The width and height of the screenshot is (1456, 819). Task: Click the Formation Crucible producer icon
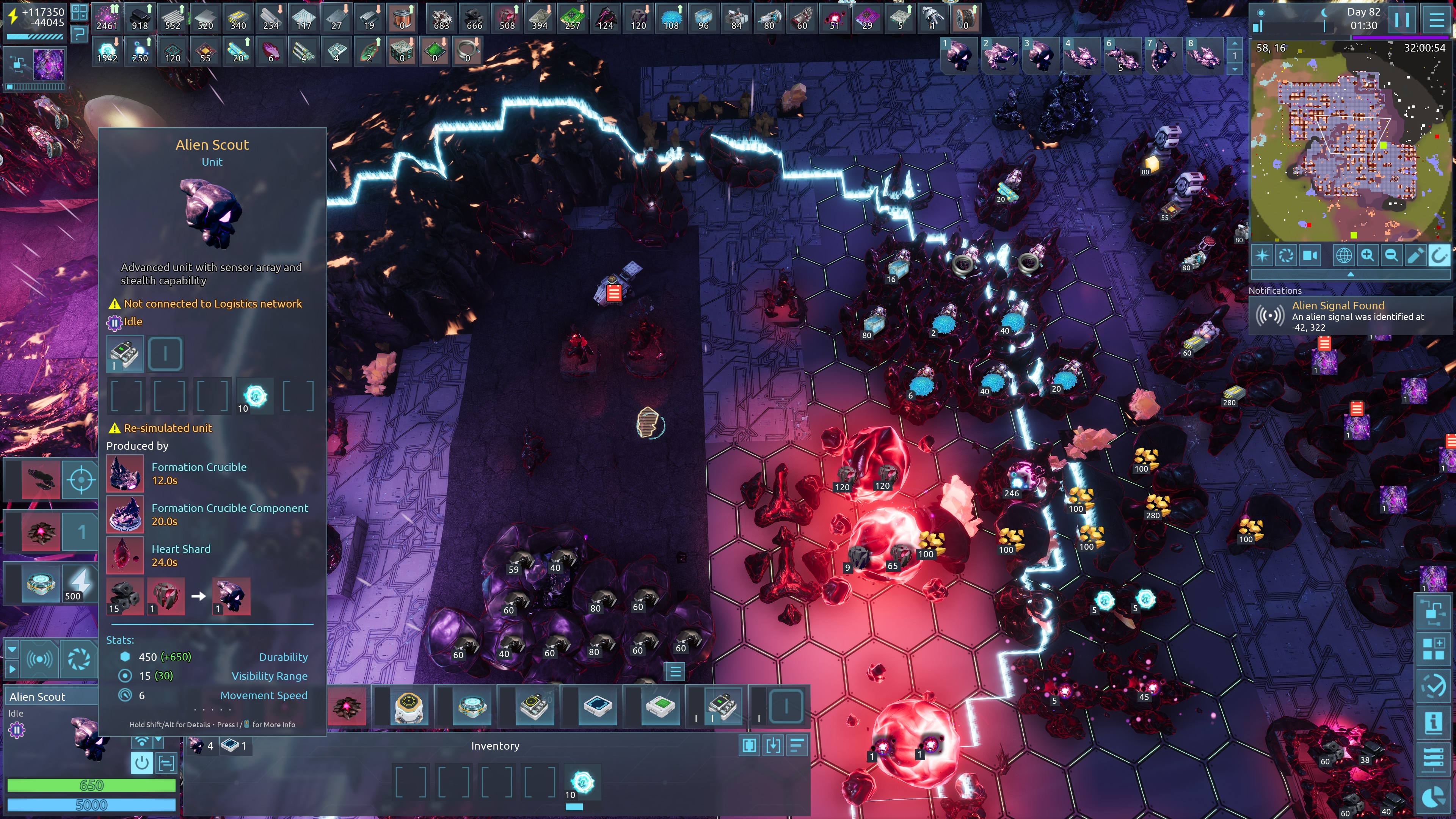click(x=125, y=473)
